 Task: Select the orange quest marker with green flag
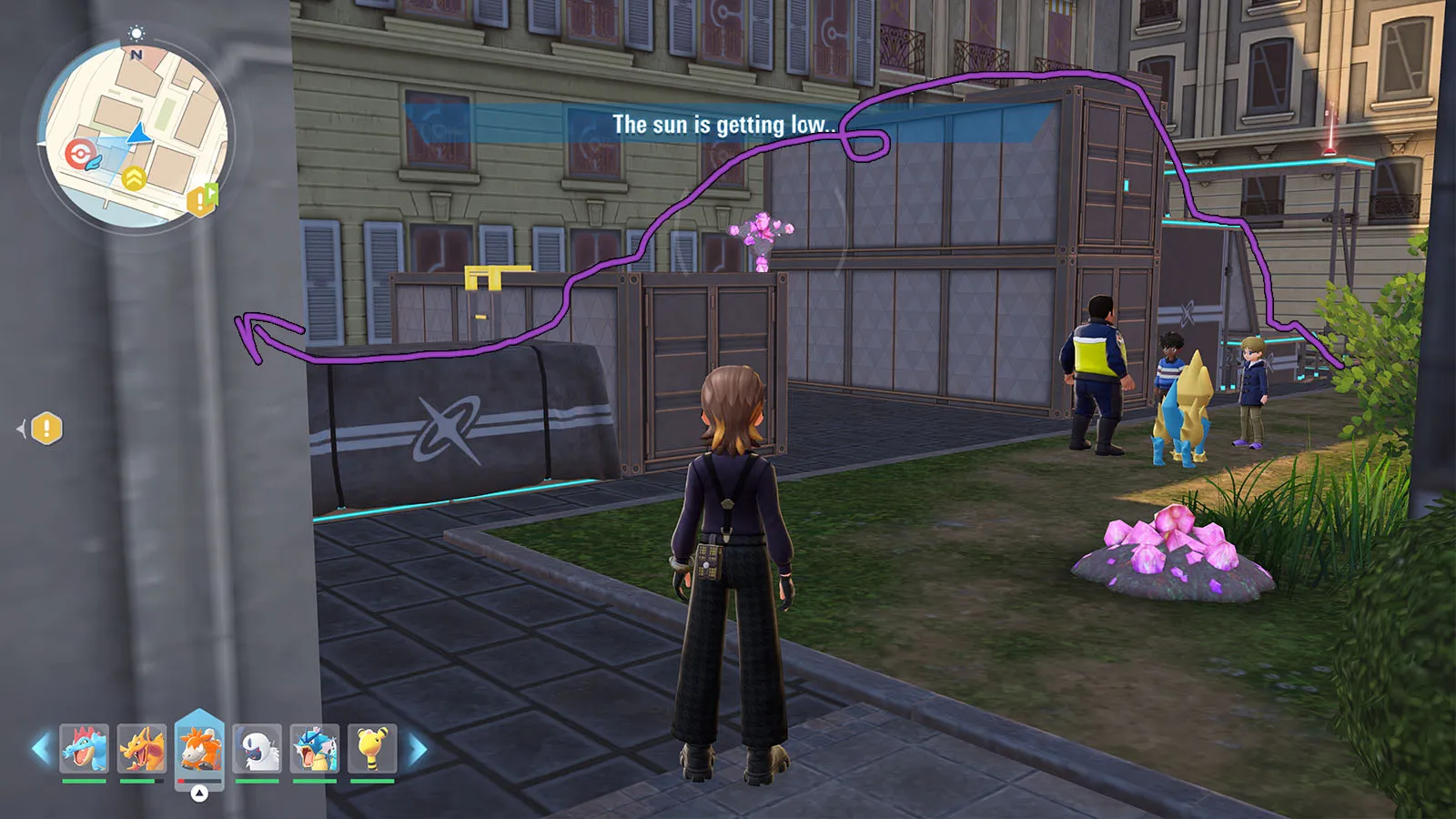coord(201,199)
